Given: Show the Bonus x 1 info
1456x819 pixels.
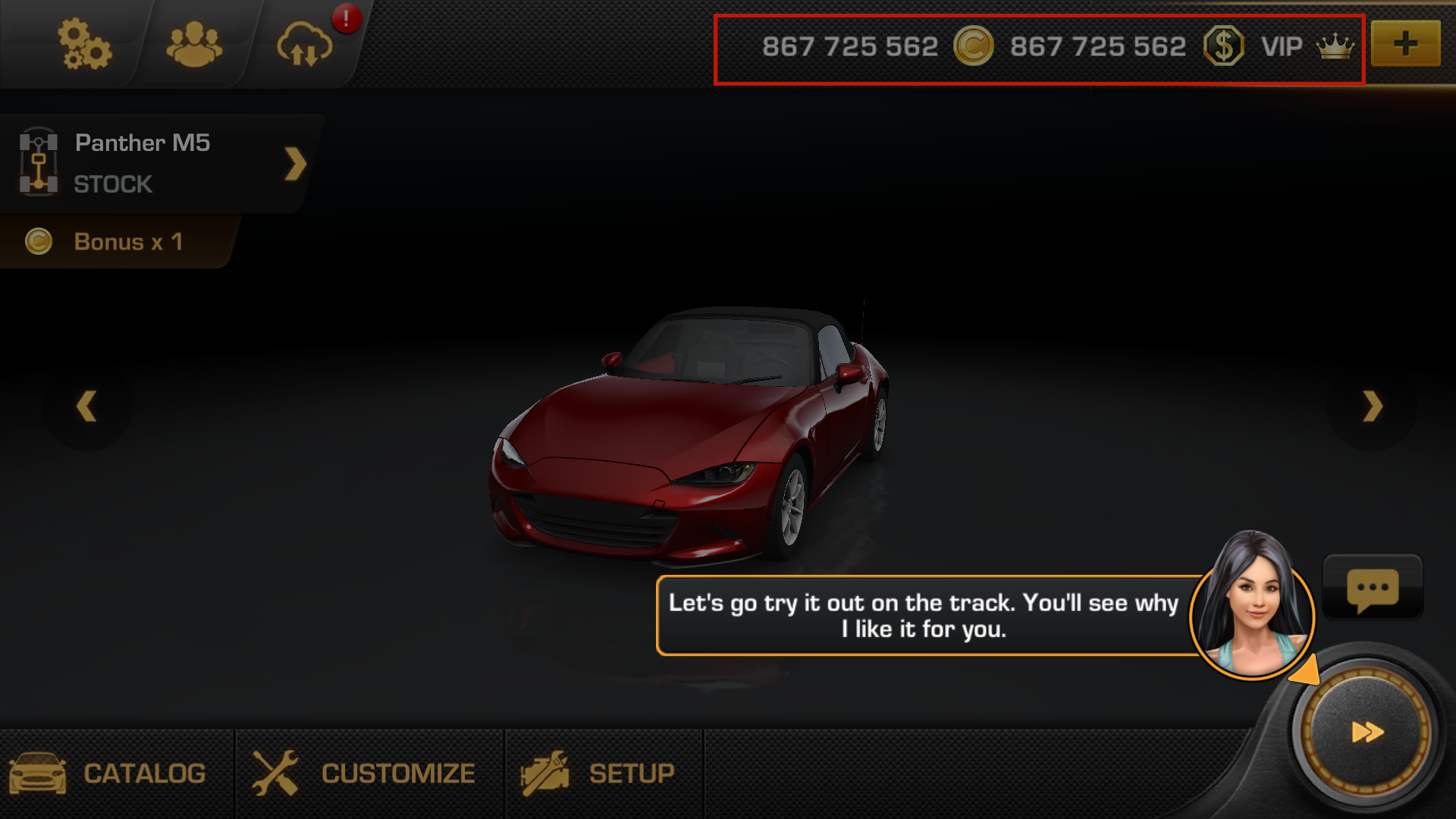Looking at the screenshot, I should 114,242.
